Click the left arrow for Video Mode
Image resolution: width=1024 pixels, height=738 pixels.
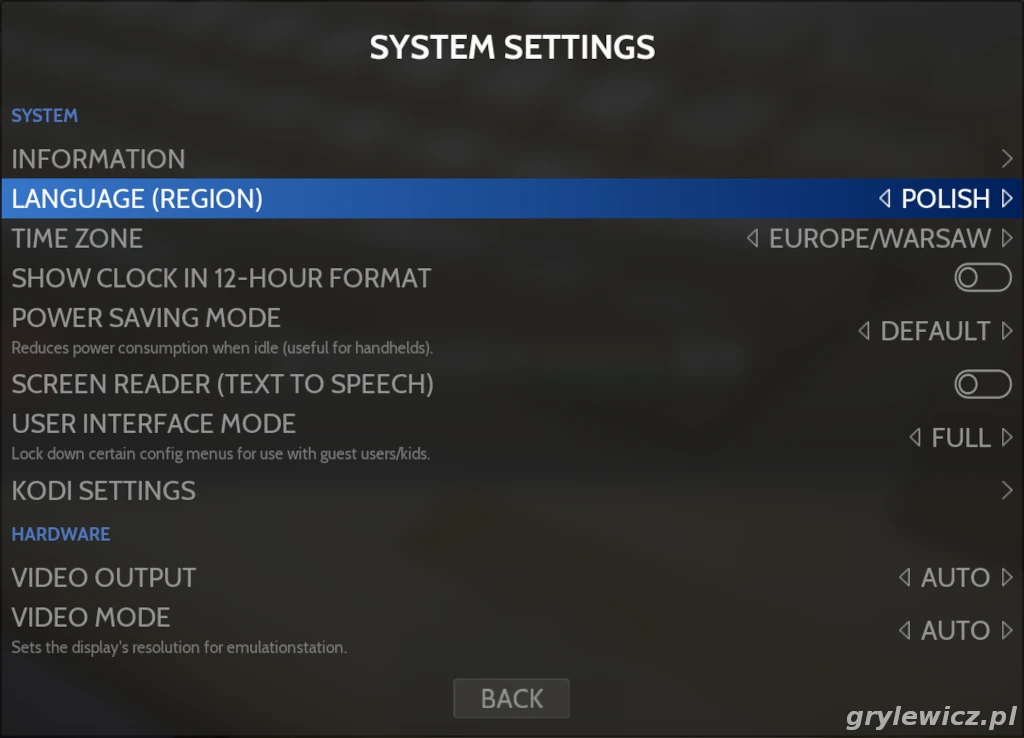(x=904, y=631)
